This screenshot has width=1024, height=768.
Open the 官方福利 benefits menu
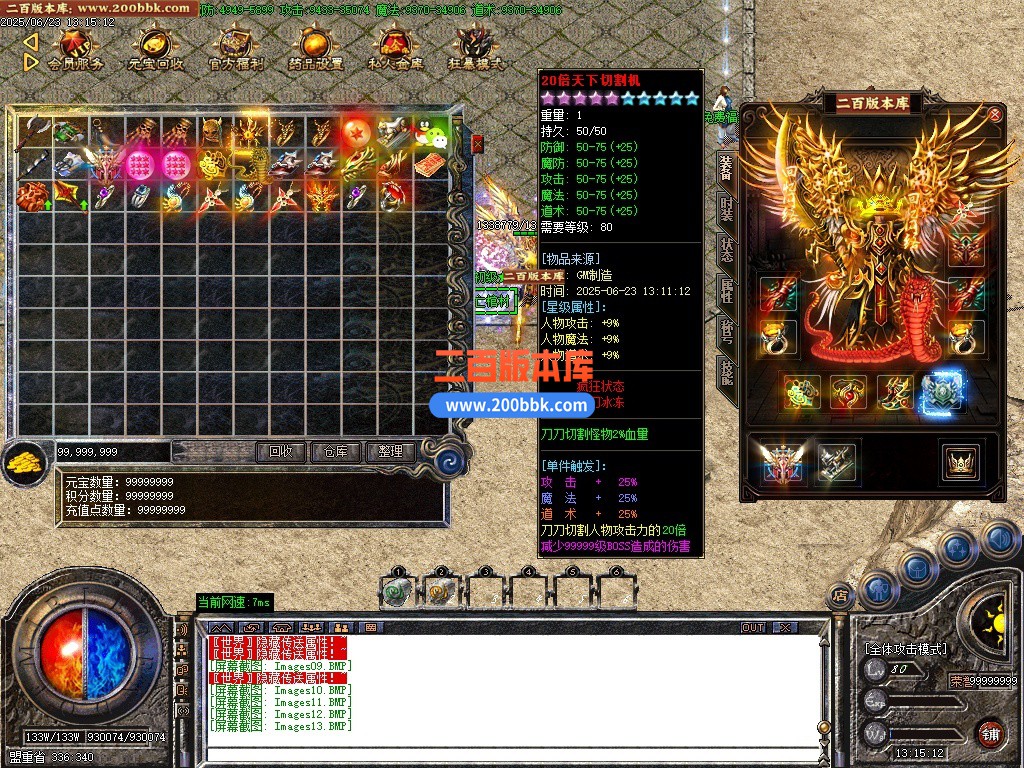(x=236, y=48)
